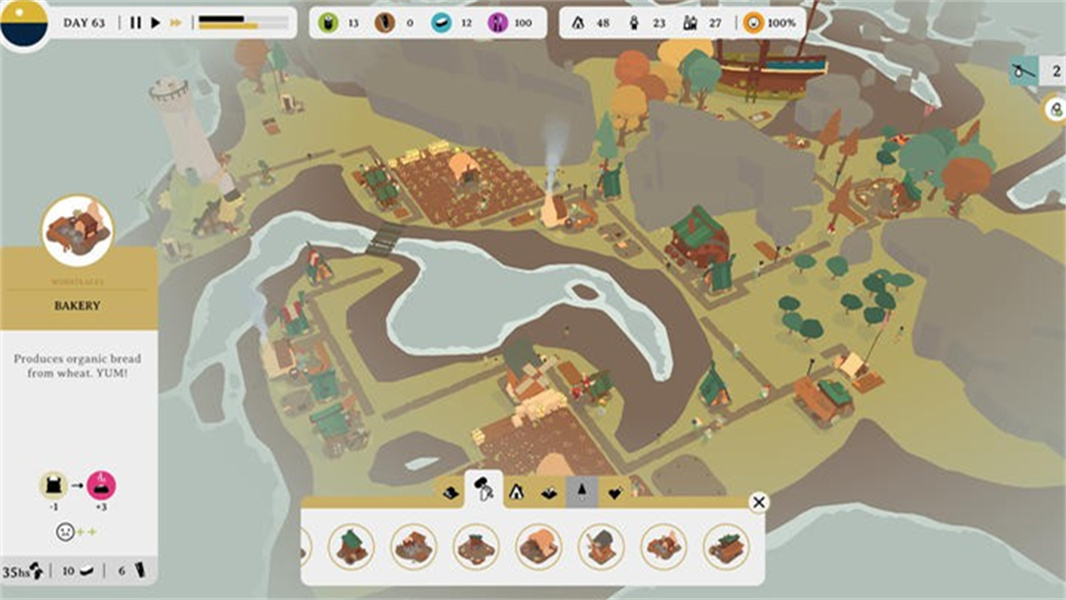Click the round gold-ringed icon at right edge

pos(1056,110)
